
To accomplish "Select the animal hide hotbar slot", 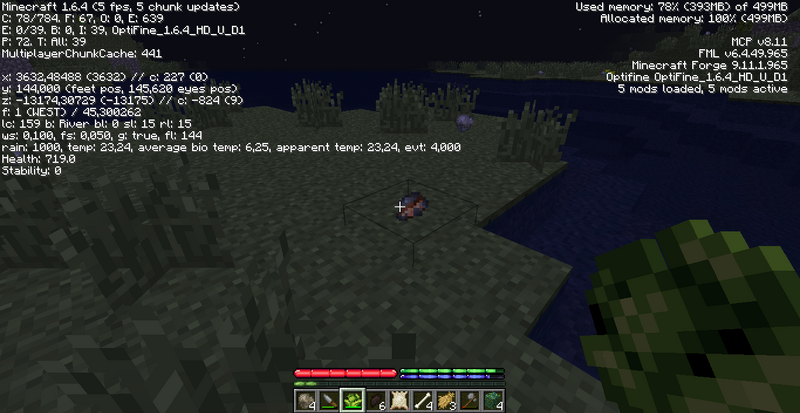I will pyautogui.click(x=399, y=400).
